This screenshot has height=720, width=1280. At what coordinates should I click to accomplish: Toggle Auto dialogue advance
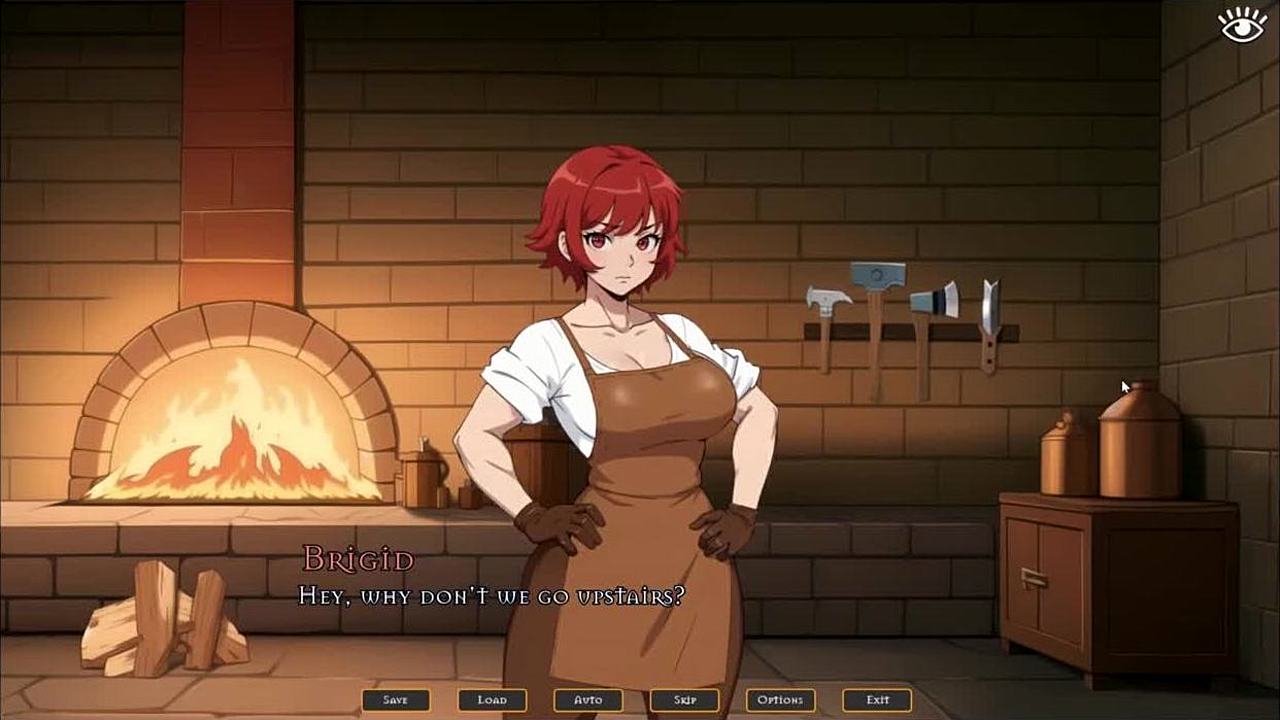tap(588, 700)
